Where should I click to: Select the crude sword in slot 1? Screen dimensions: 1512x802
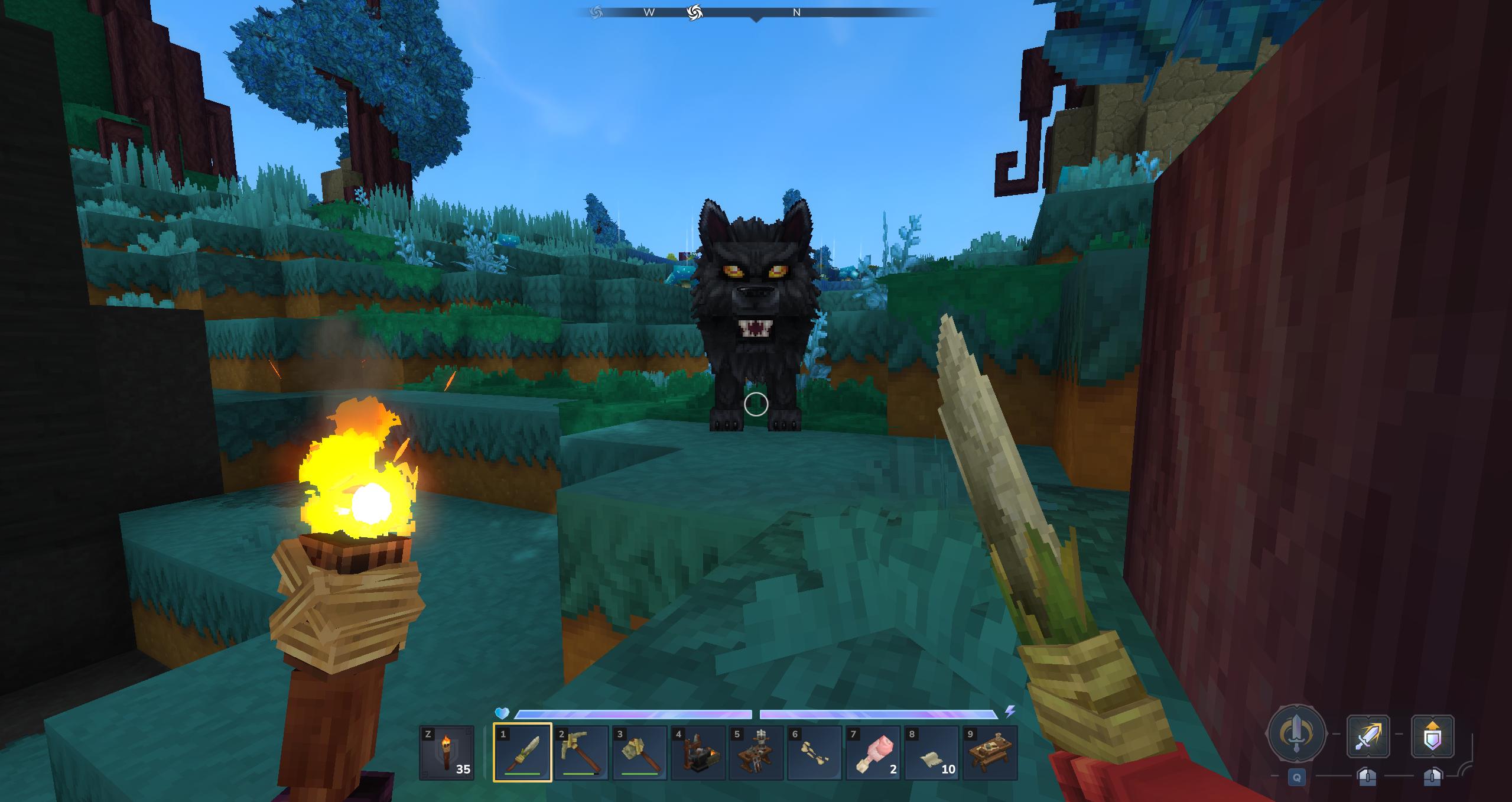522,752
